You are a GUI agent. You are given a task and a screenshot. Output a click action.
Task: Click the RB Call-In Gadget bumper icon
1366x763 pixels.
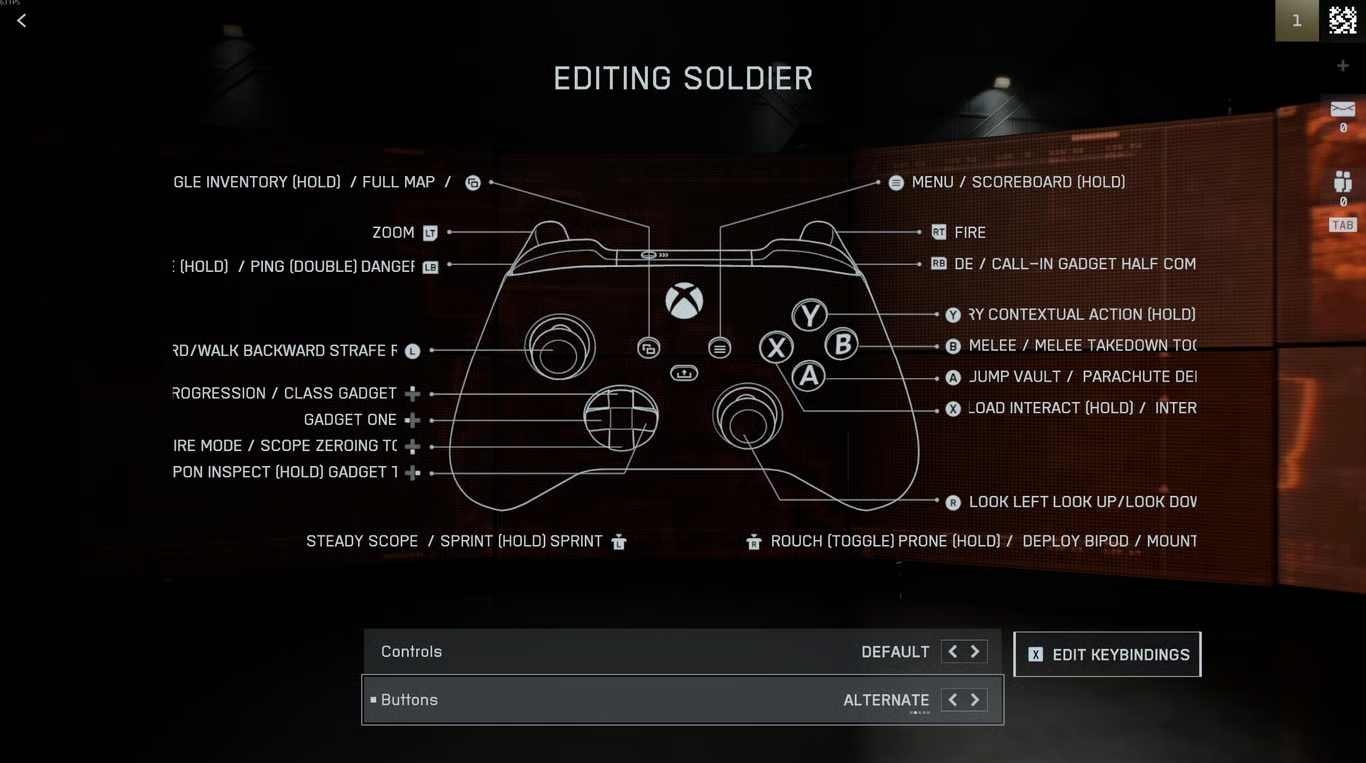[x=938, y=264]
